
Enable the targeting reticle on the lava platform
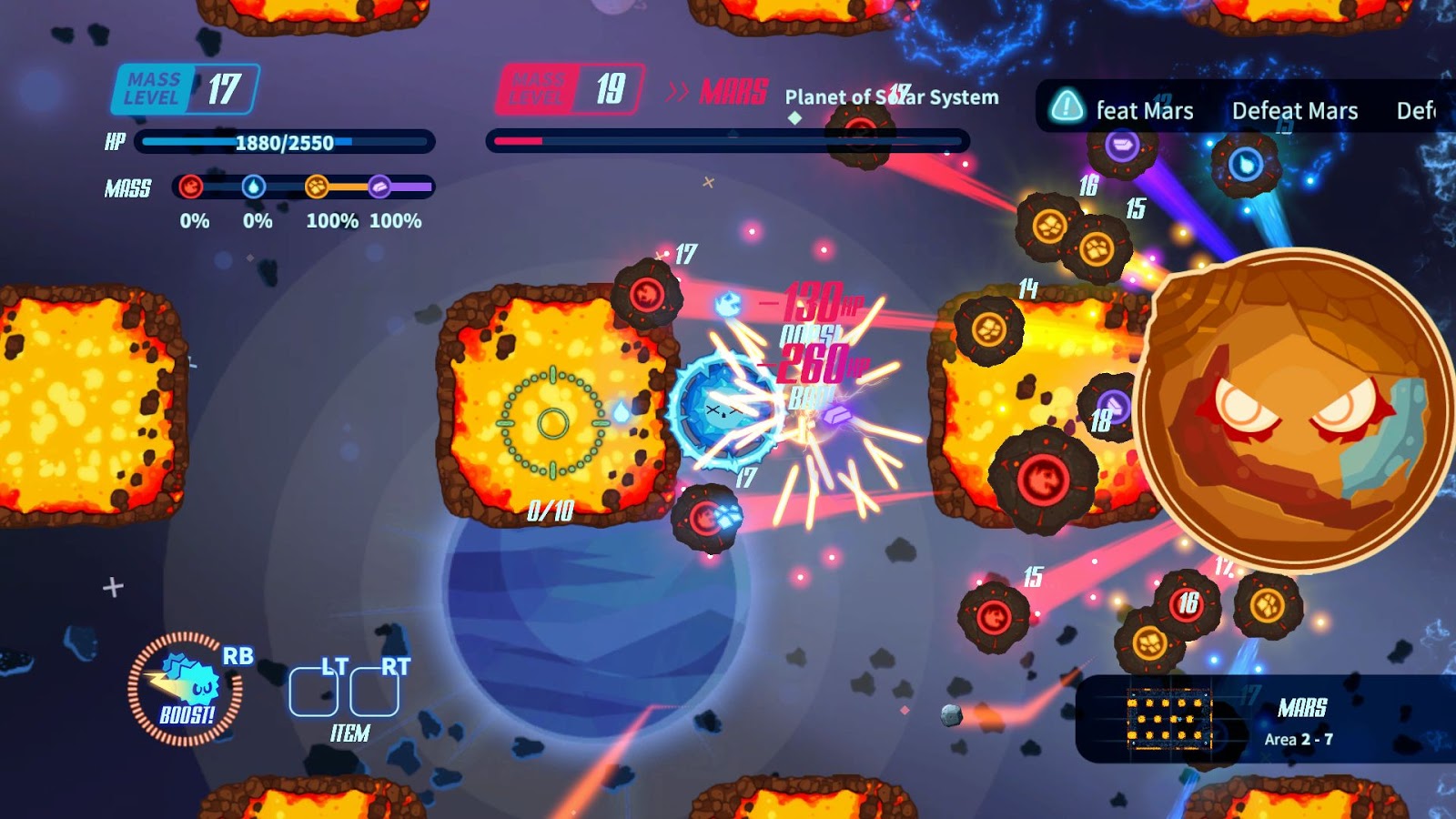coord(551,420)
